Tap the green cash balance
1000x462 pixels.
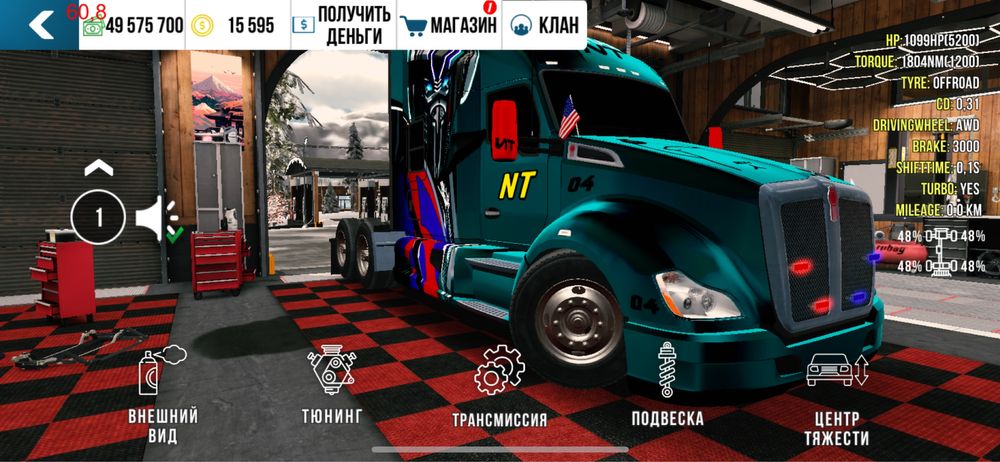(134, 25)
